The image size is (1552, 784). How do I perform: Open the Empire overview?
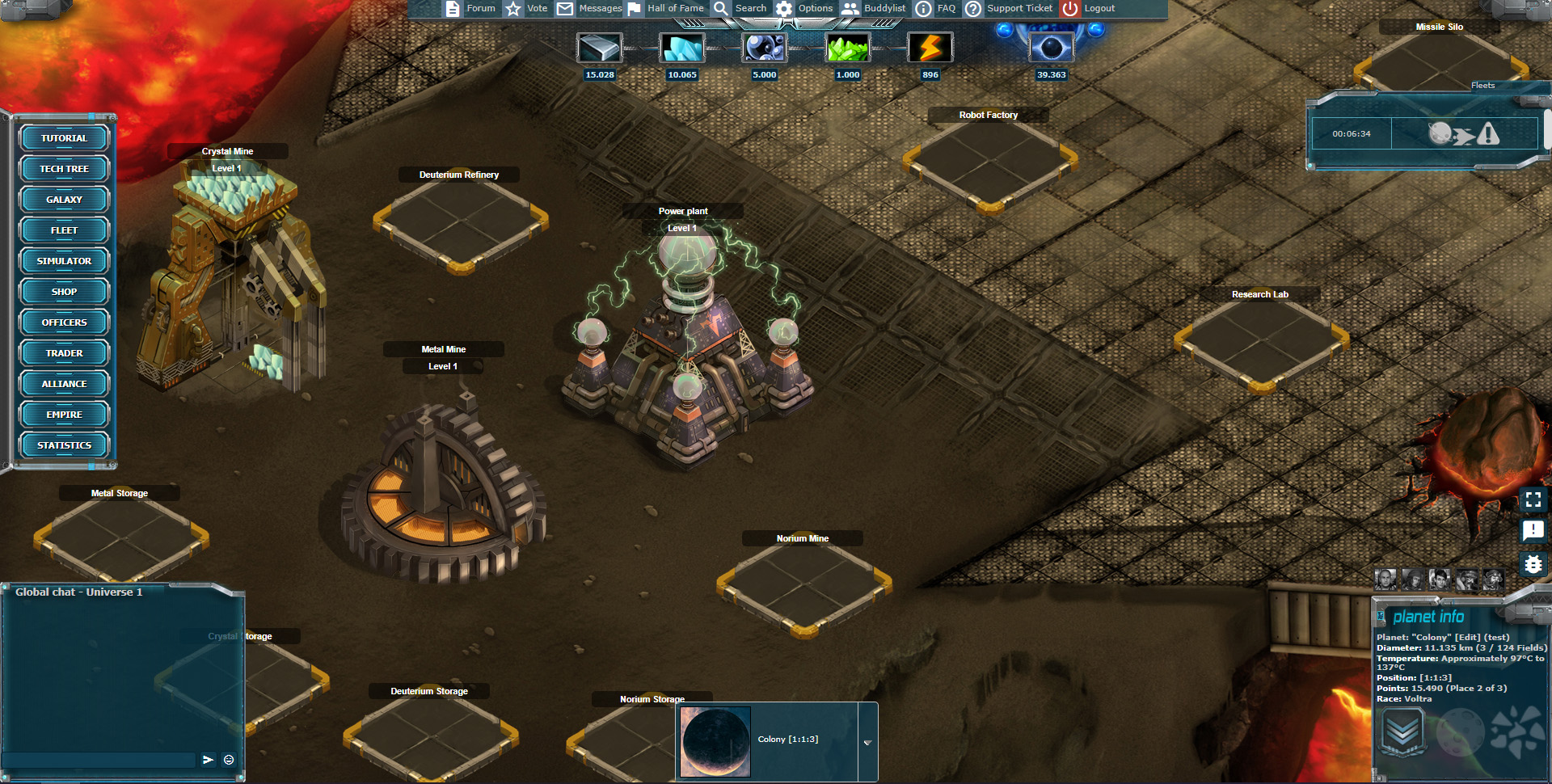tap(64, 415)
